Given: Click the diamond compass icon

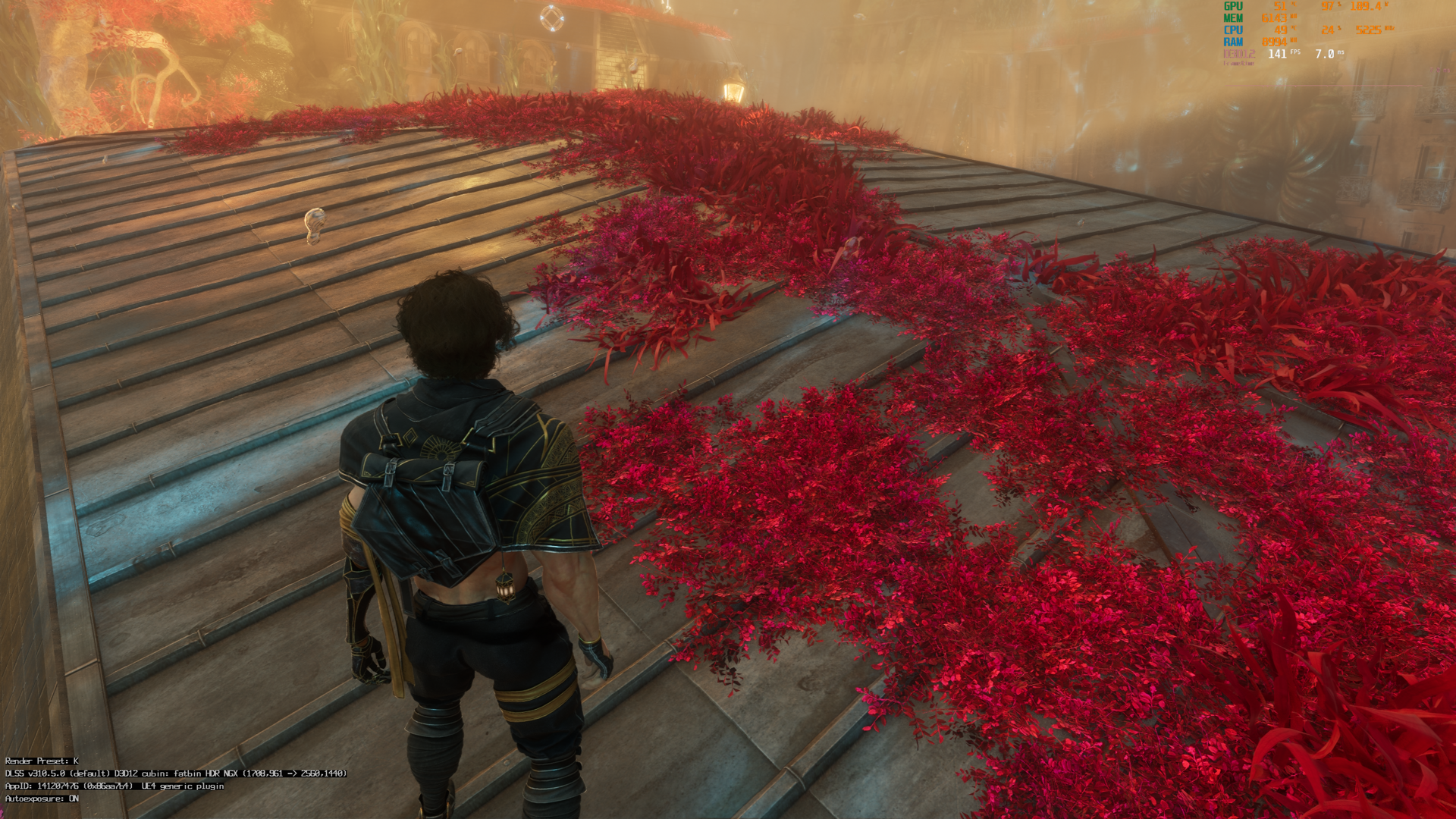Looking at the screenshot, I should 551,18.
